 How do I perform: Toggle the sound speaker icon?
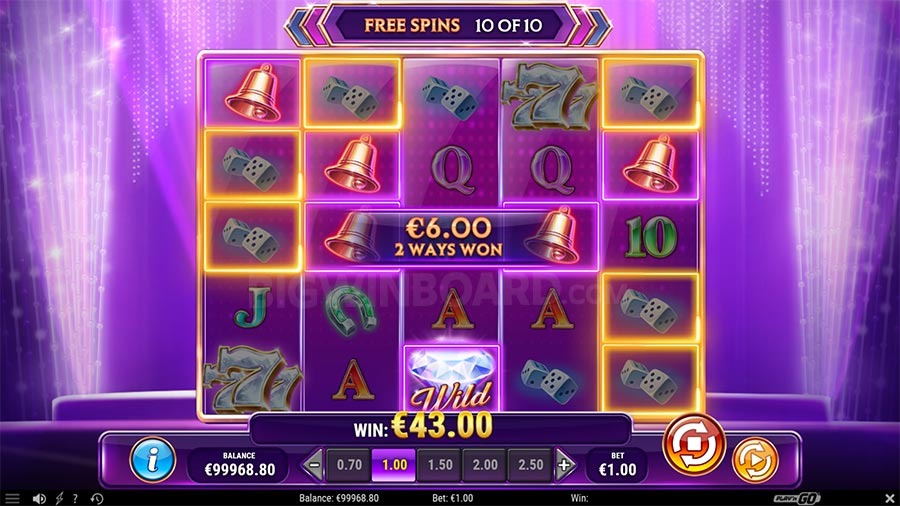(40, 498)
